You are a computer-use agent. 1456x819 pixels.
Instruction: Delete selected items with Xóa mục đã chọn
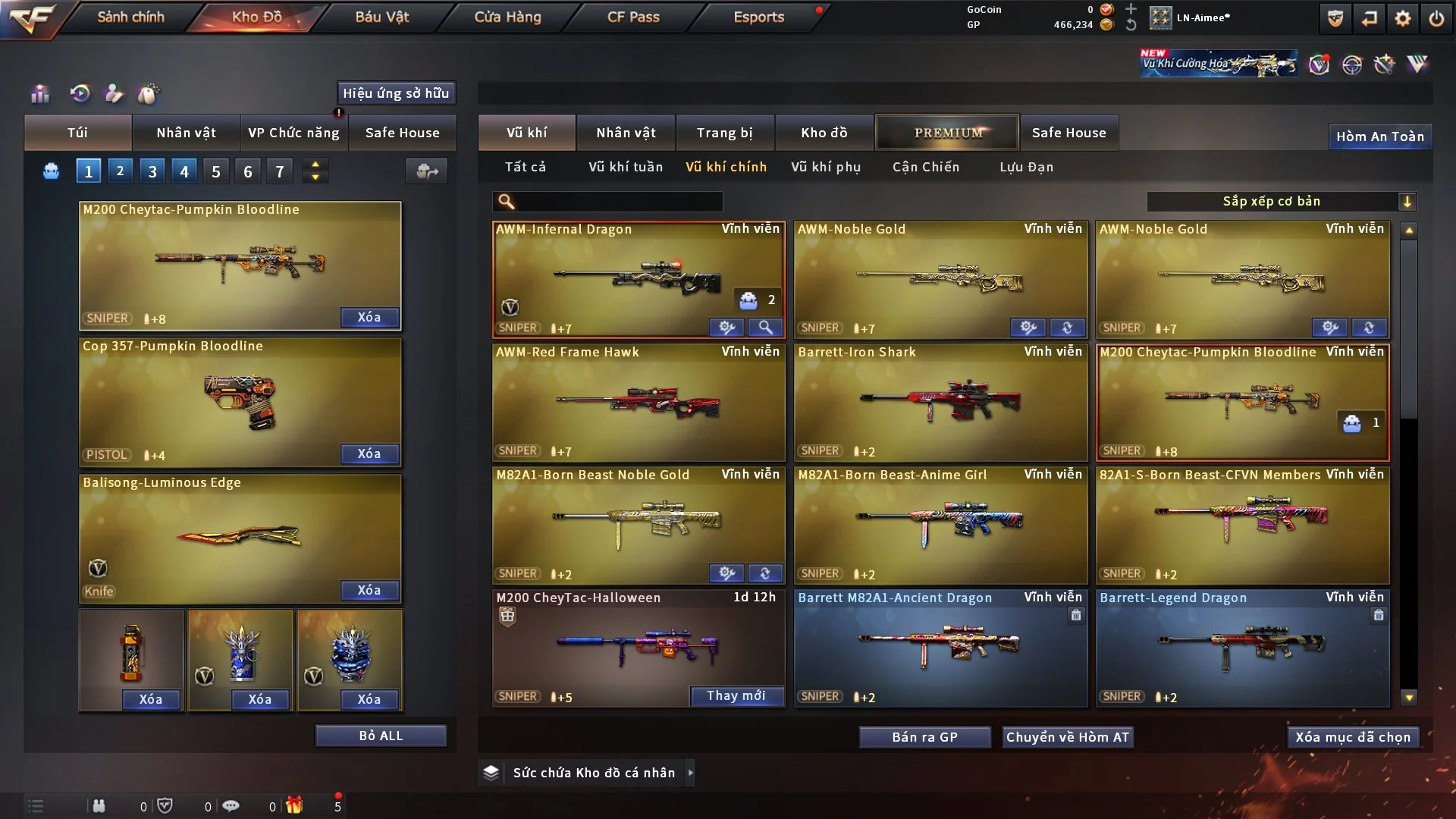[1353, 737]
